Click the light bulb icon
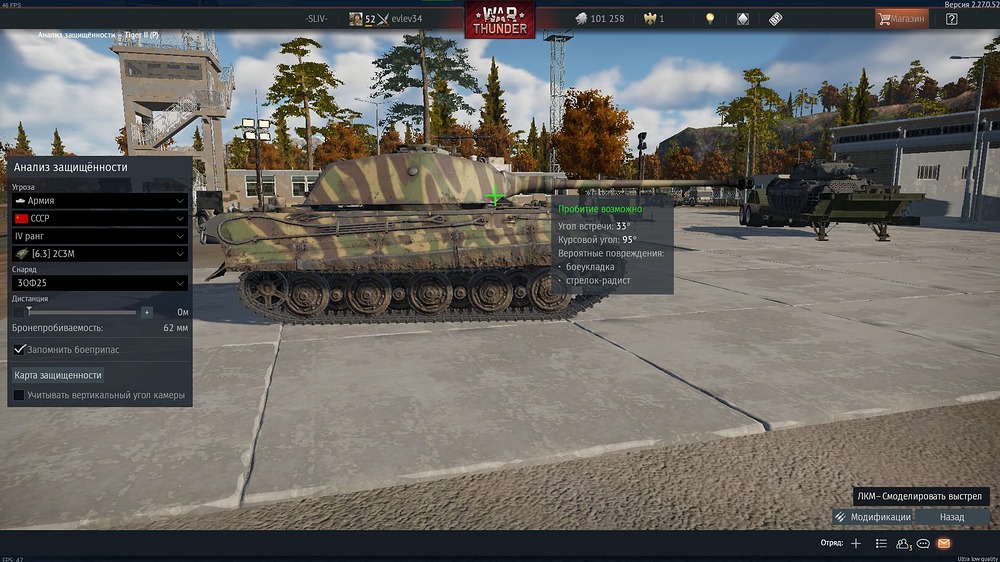Viewport: 1000px width, 562px height. coord(710,18)
